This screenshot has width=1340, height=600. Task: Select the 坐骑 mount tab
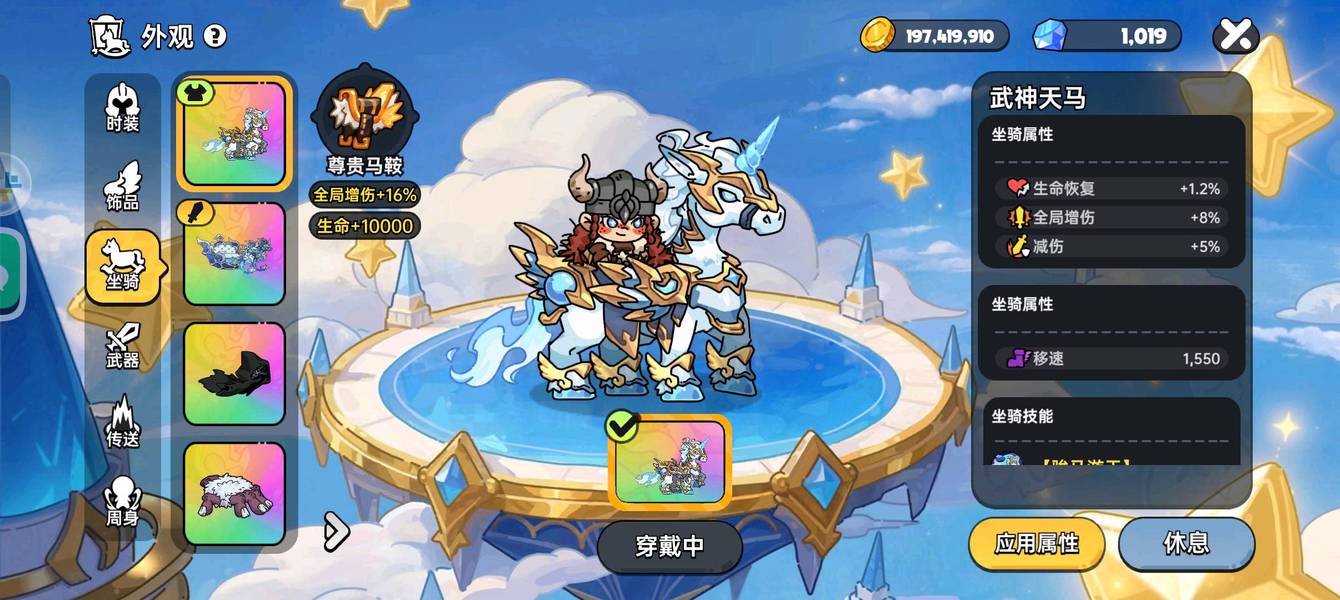123,267
